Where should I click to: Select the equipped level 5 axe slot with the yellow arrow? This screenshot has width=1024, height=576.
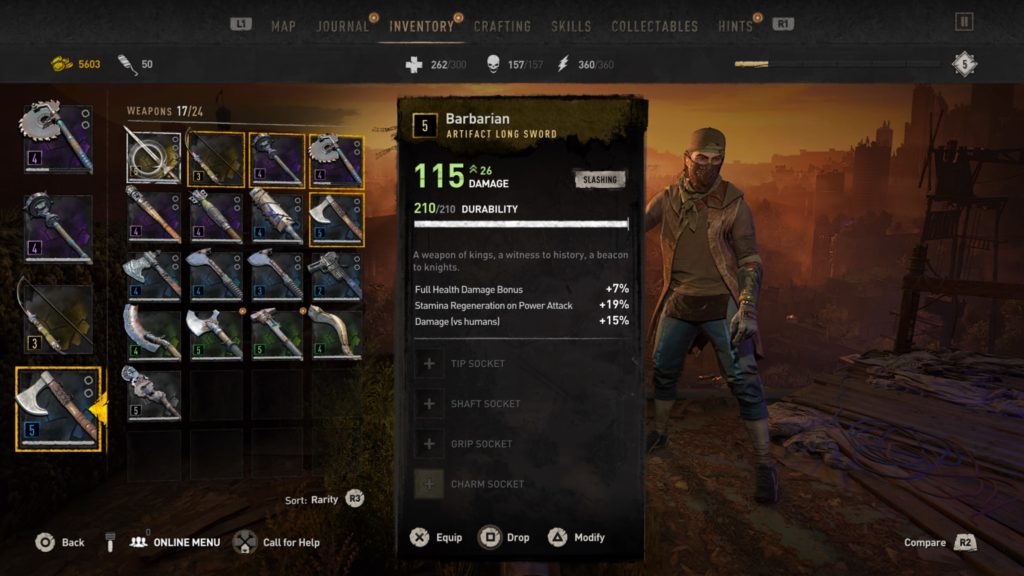pyautogui.click(x=58, y=408)
